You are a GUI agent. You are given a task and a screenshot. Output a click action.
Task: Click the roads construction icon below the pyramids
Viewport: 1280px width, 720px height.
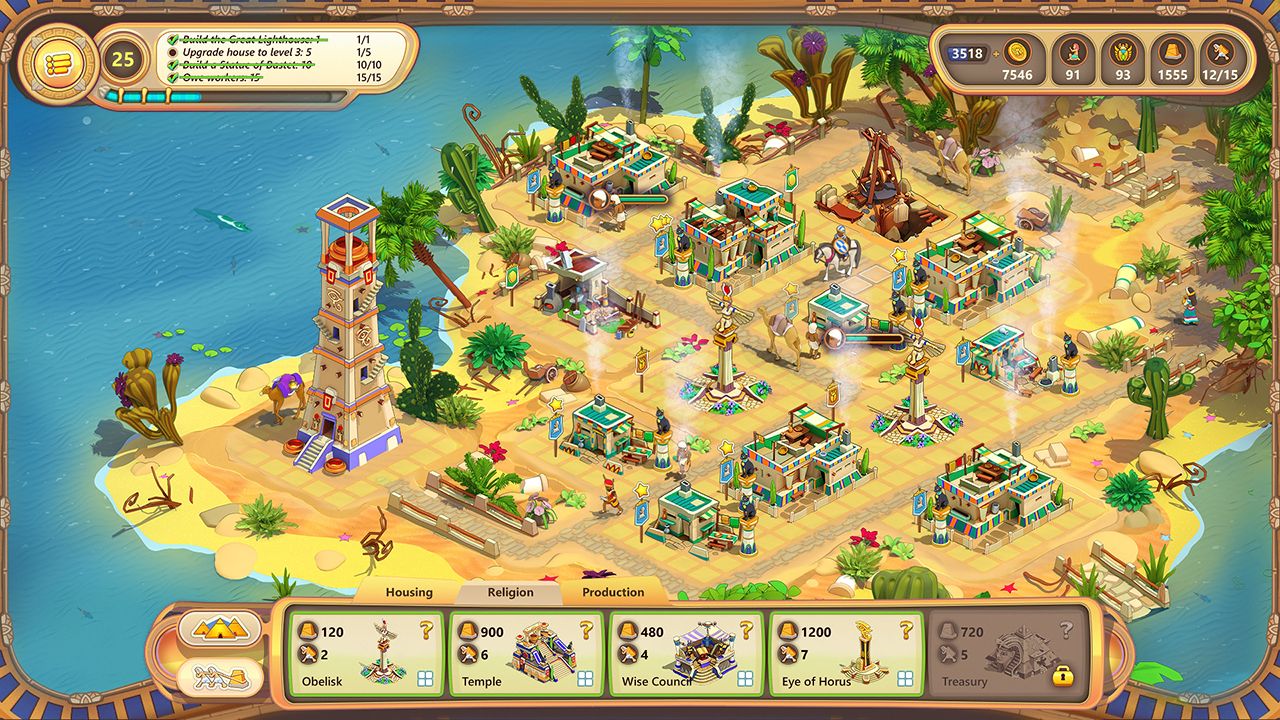pos(222,677)
